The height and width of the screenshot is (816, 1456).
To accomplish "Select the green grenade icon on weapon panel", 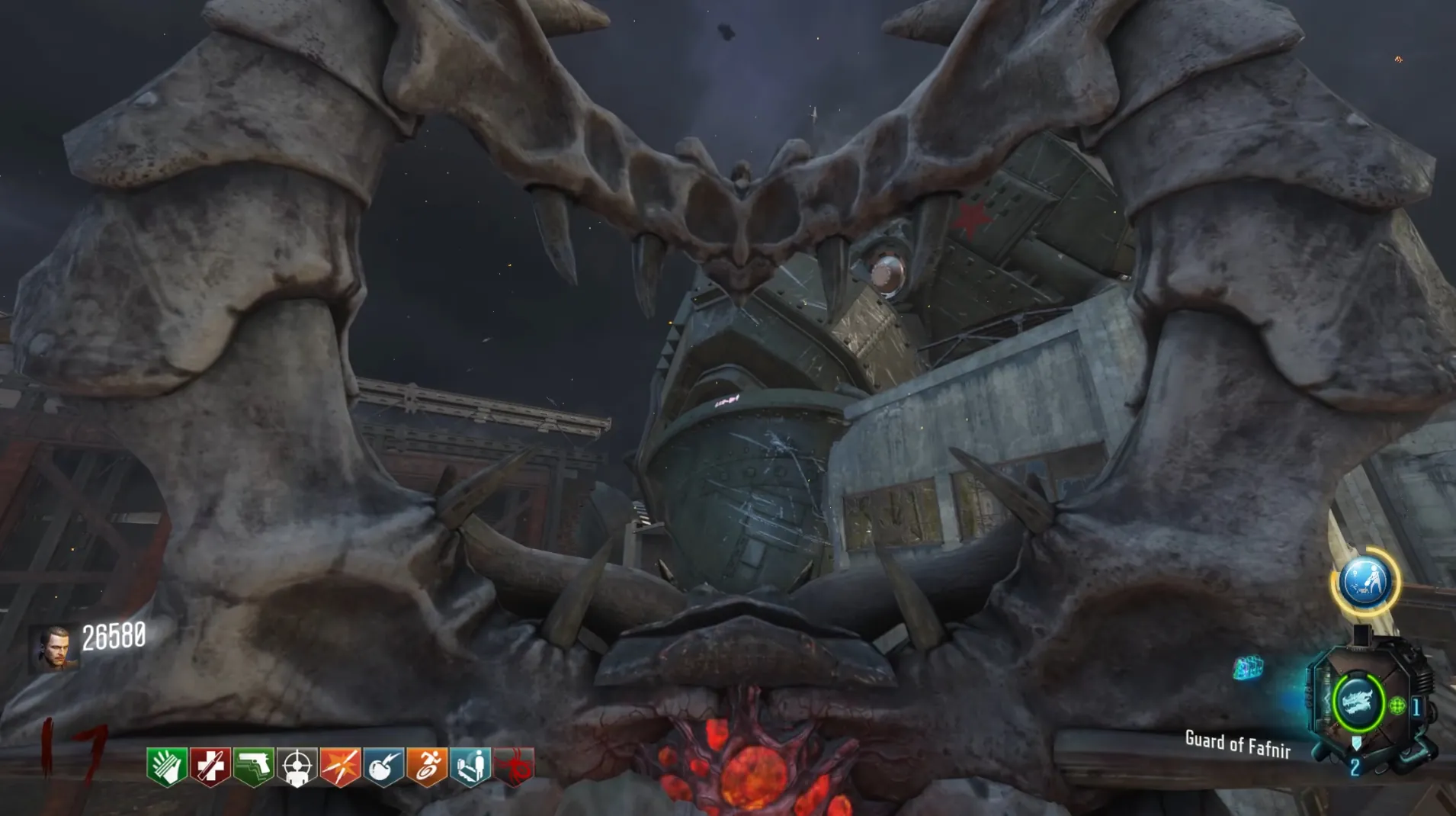I will pyautogui.click(x=1397, y=706).
